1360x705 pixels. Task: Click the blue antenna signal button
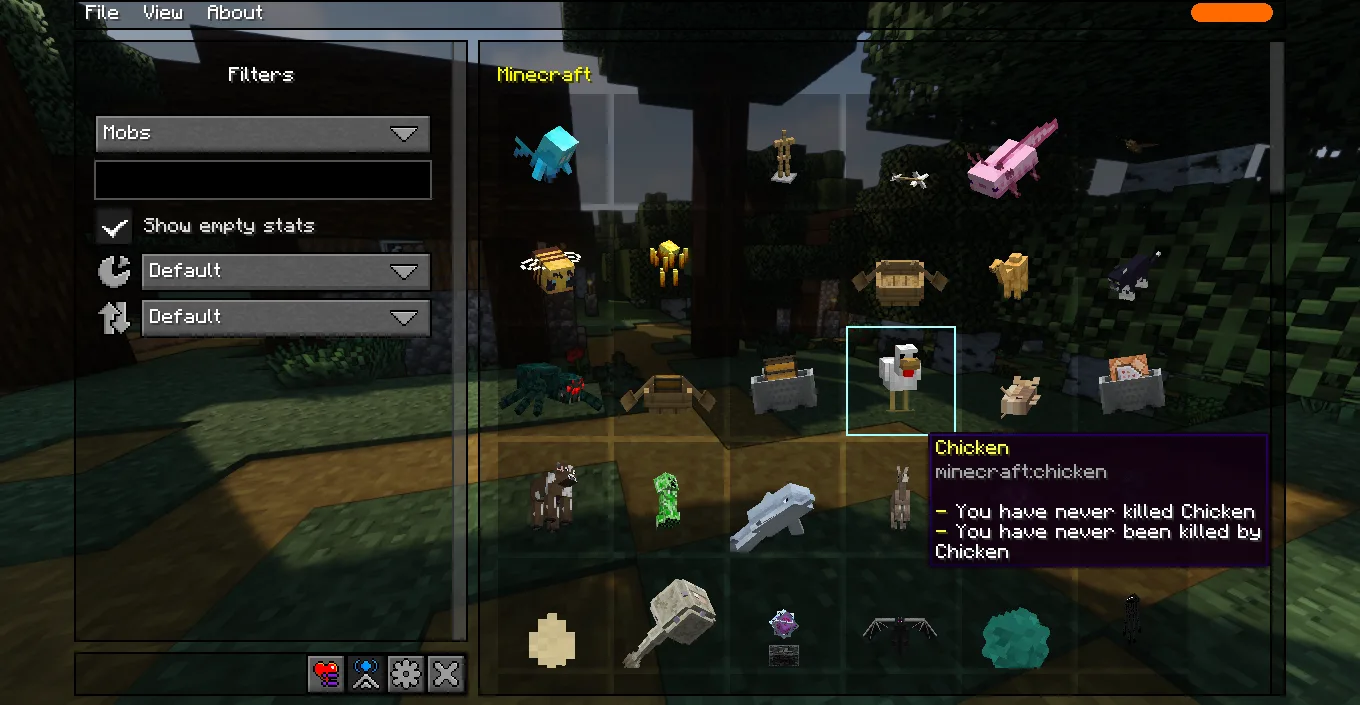(x=366, y=675)
